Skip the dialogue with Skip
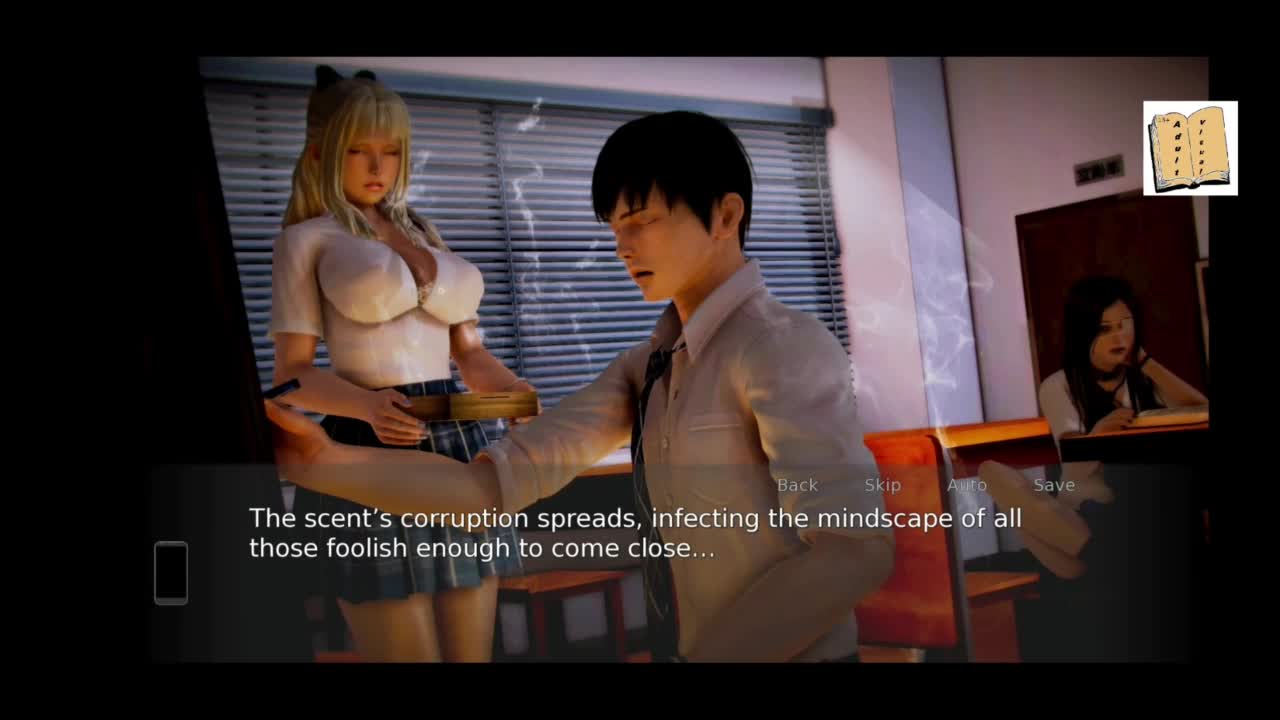This screenshot has width=1280, height=720. pyautogui.click(x=882, y=485)
